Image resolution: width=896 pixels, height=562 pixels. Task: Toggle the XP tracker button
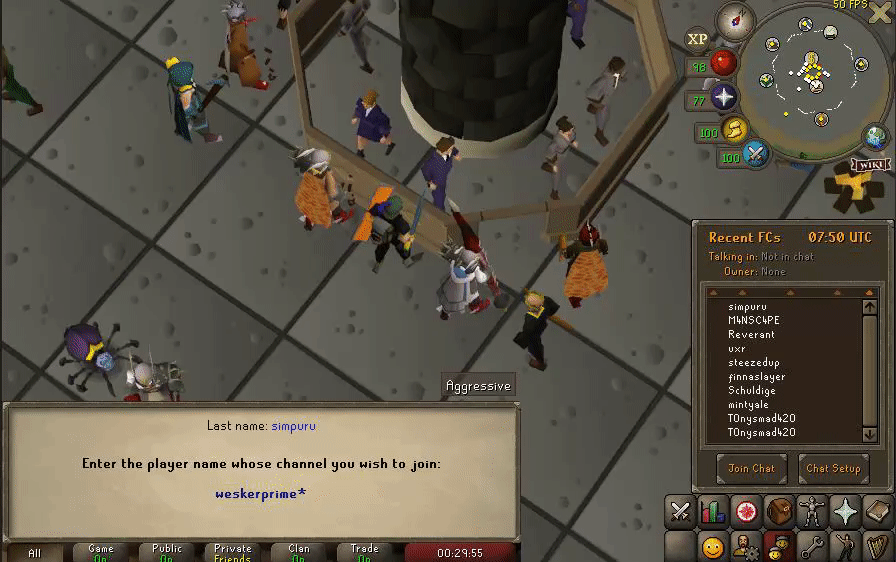(x=696, y=39)
